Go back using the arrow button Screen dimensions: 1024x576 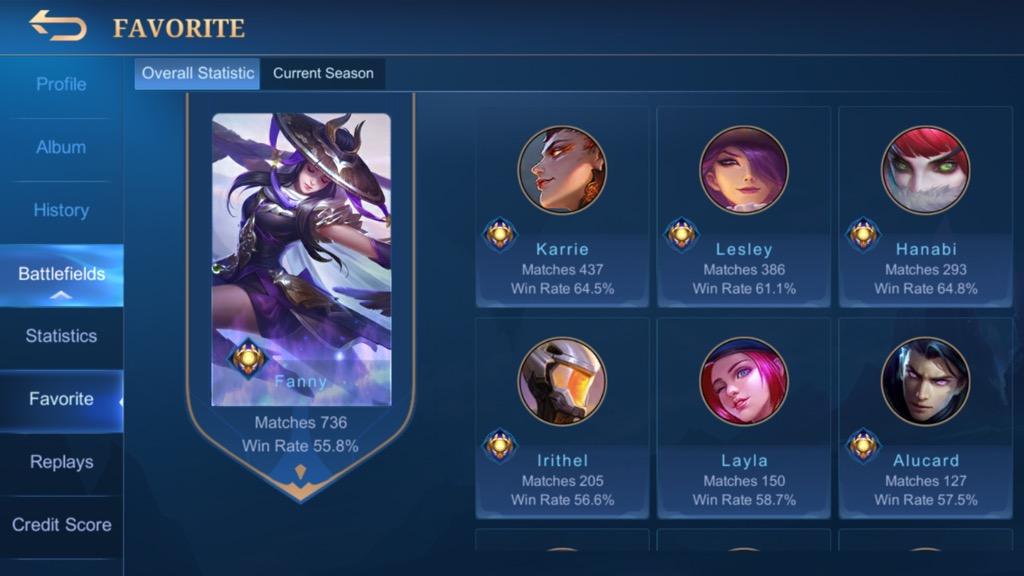coord(58,26)
